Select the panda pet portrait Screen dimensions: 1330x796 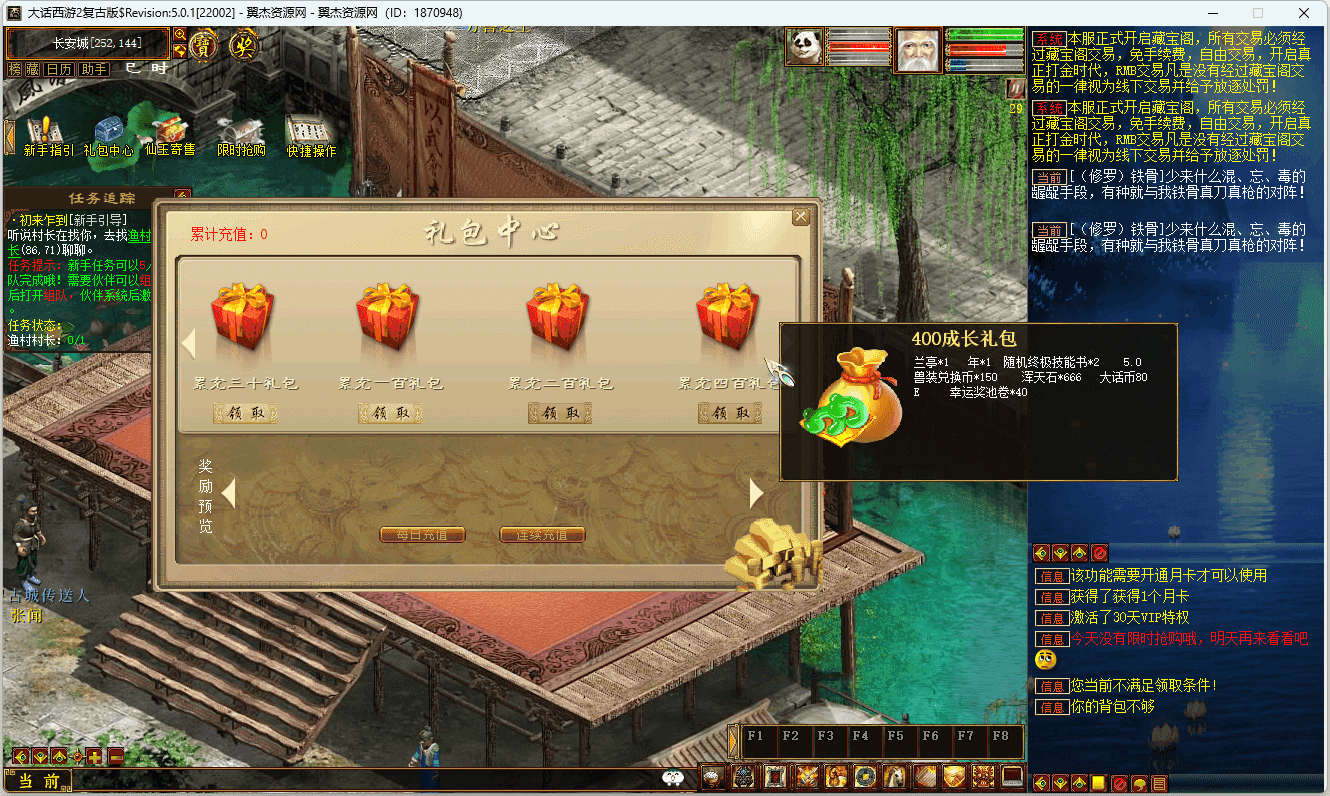click(804, 48)
